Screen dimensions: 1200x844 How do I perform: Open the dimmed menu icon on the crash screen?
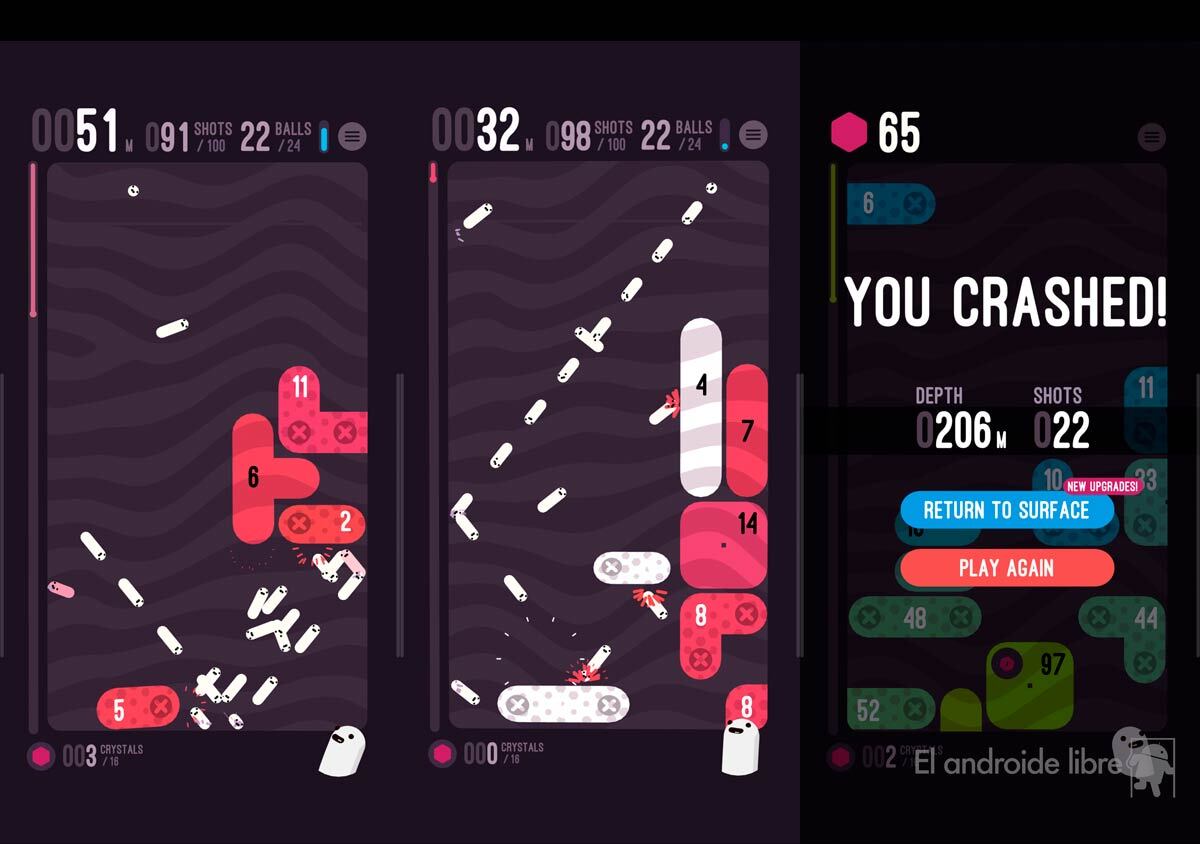coord(1152,136)
